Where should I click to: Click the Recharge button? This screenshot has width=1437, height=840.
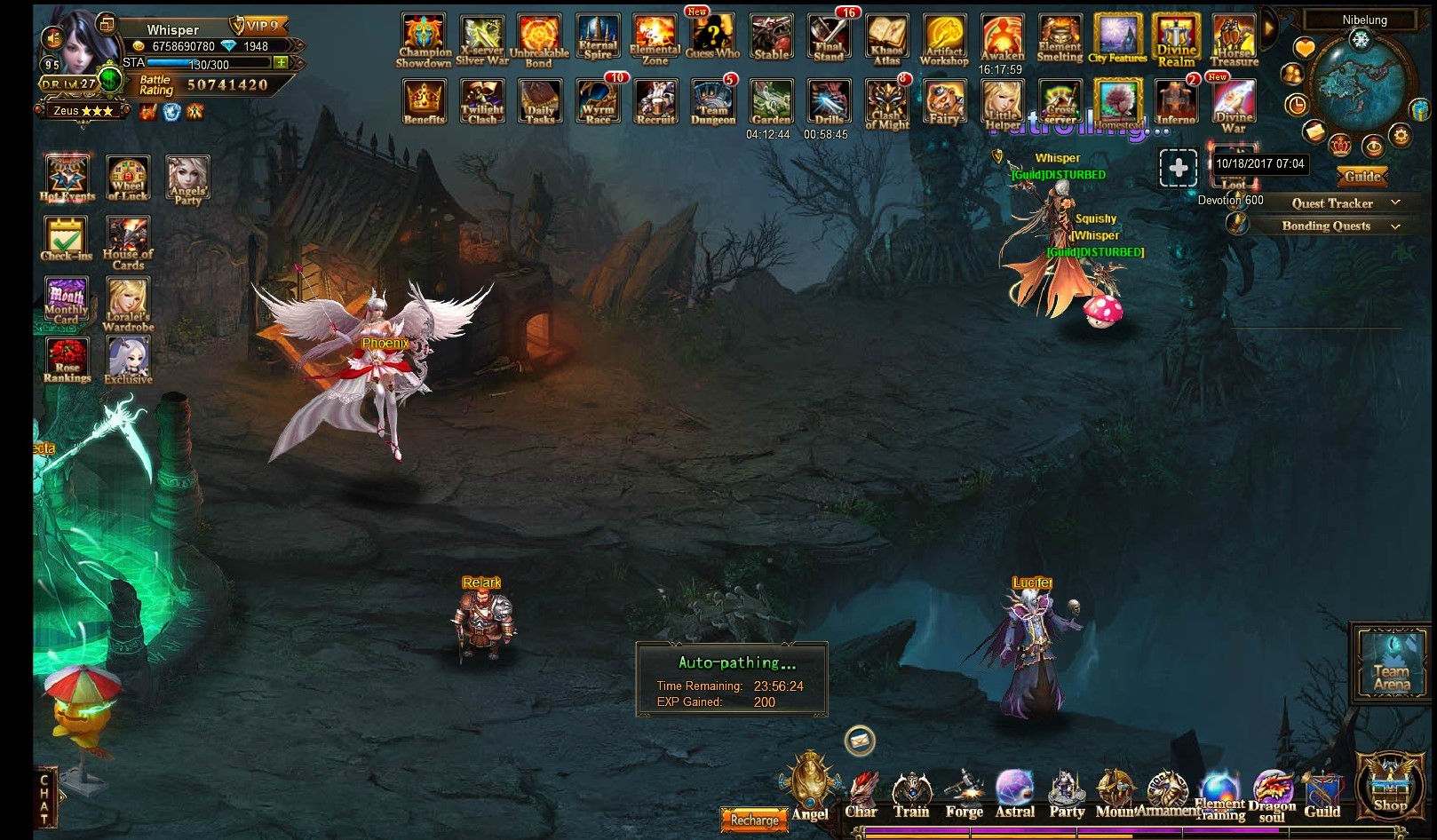[754, 820]
